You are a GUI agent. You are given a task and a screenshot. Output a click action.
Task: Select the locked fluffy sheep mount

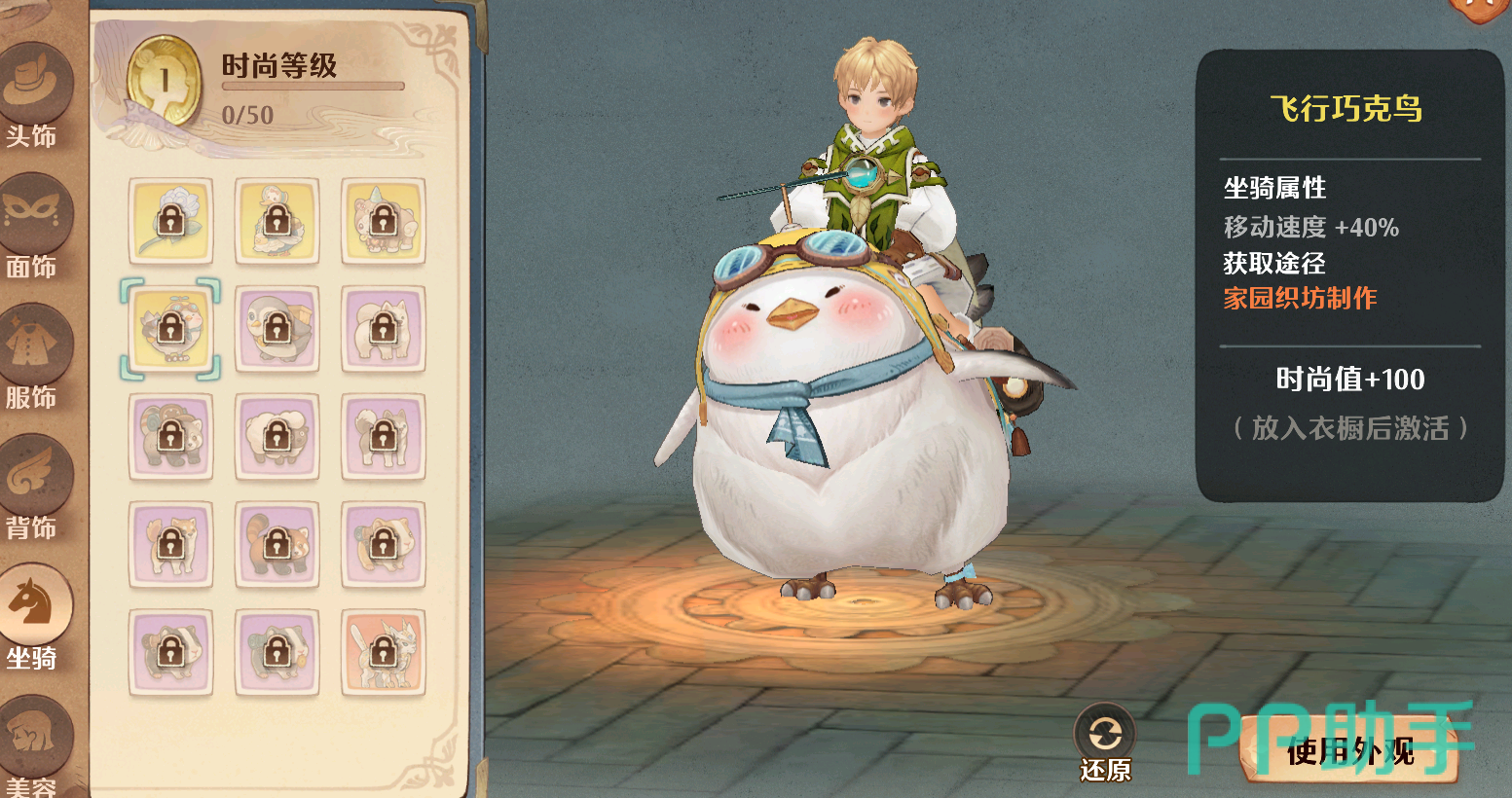277,437
